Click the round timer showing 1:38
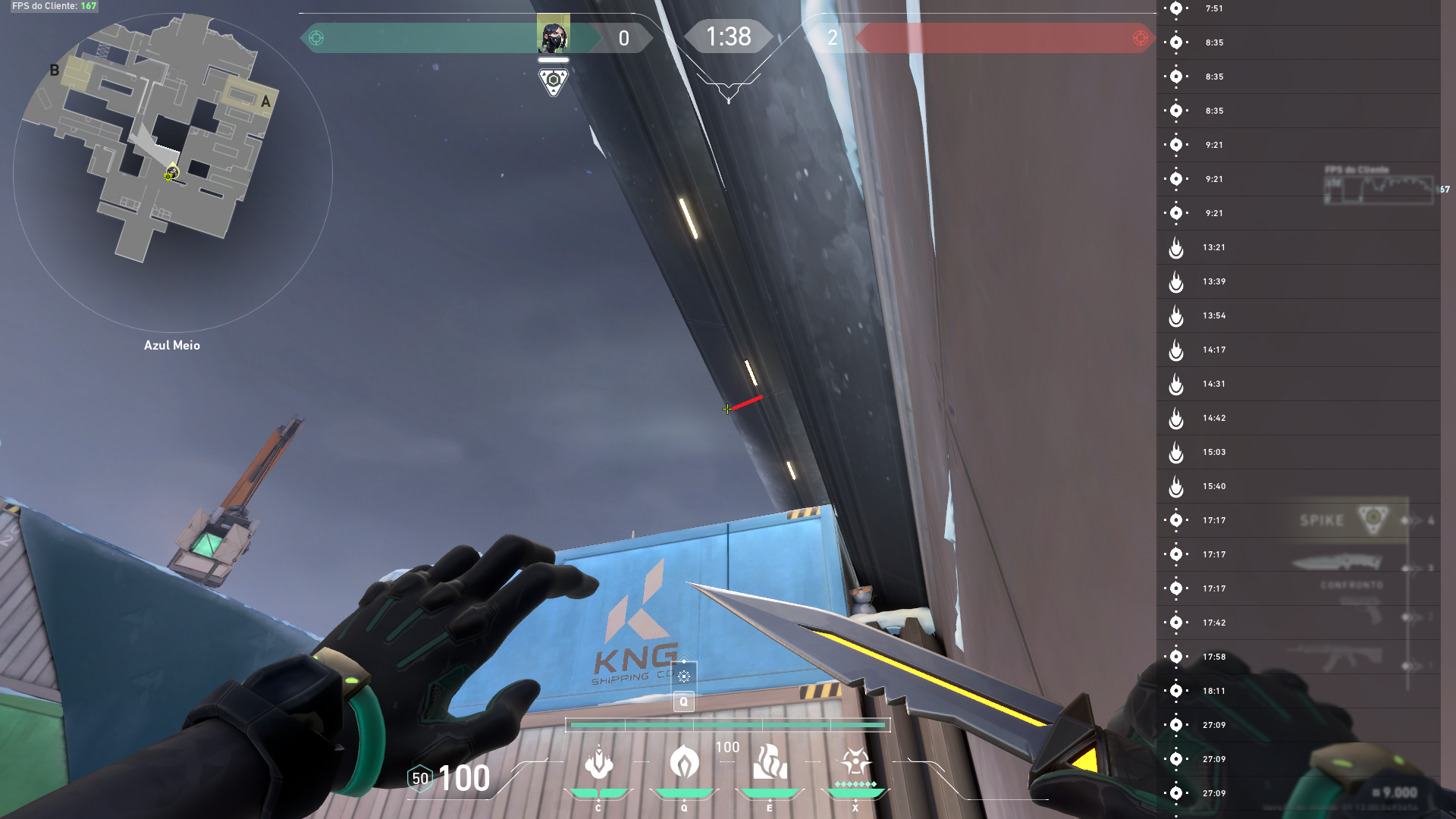Image resolution: width=1456 pixels, height=819 pixels. [728, 36]
